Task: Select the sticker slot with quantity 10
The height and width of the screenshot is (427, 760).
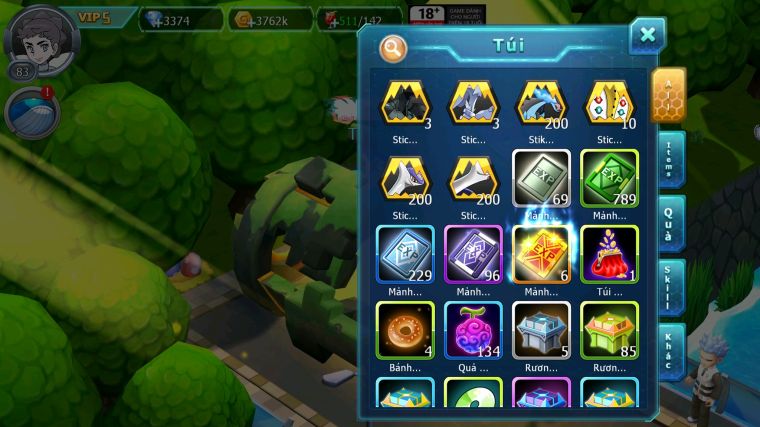Action: tap(609, 102)
